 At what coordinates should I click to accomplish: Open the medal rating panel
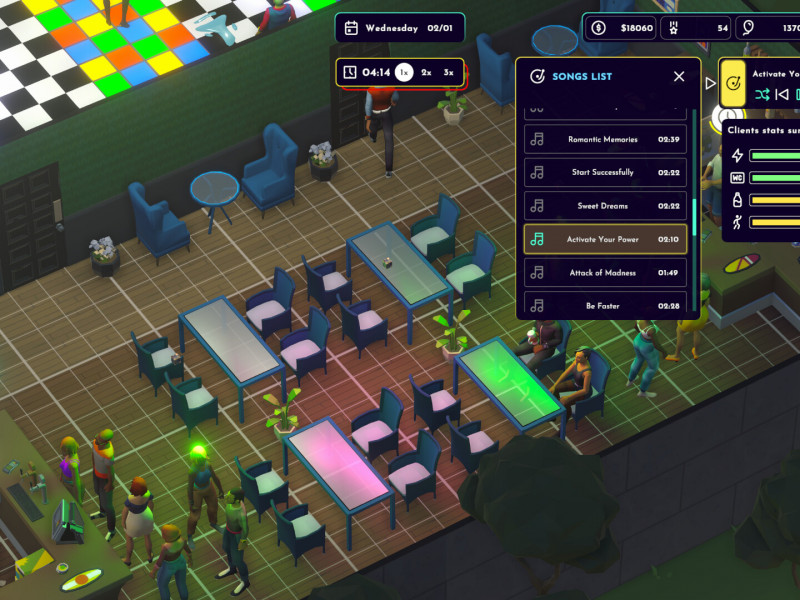(x=698, y=28)
